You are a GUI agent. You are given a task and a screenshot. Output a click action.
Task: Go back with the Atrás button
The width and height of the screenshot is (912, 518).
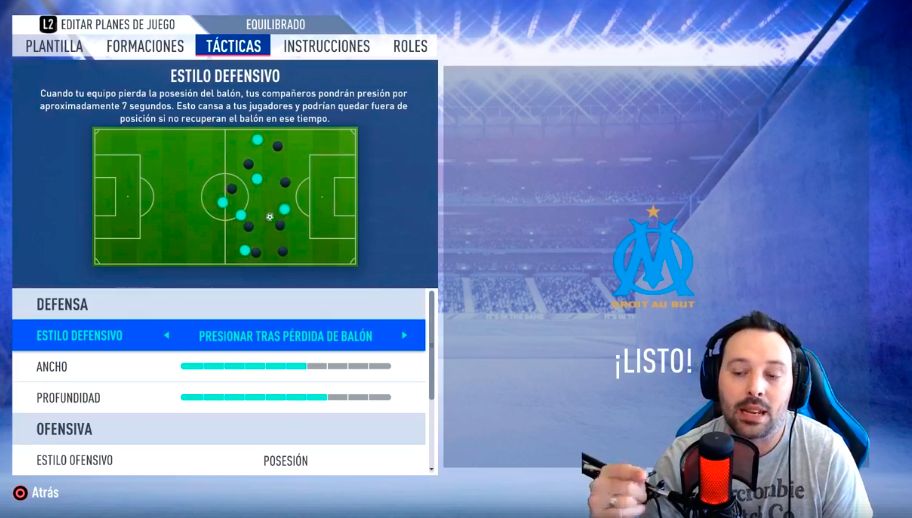click(36, 493)
